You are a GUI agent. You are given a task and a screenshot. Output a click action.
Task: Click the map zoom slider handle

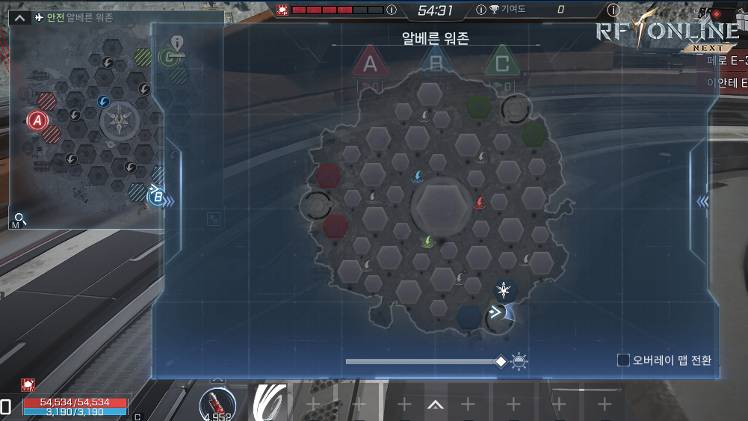click(501, 361)
